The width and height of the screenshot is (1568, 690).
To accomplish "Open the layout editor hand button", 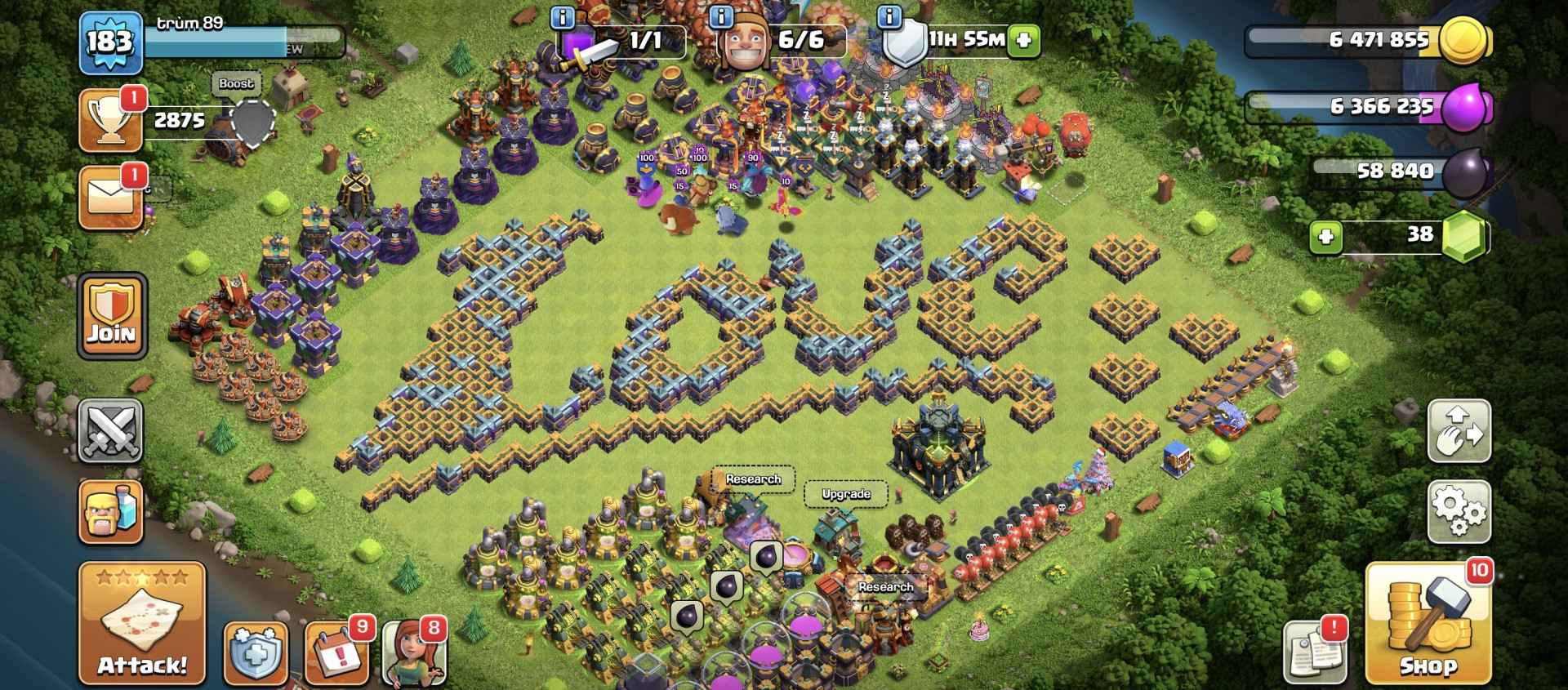I will (x=1459, y=430).
